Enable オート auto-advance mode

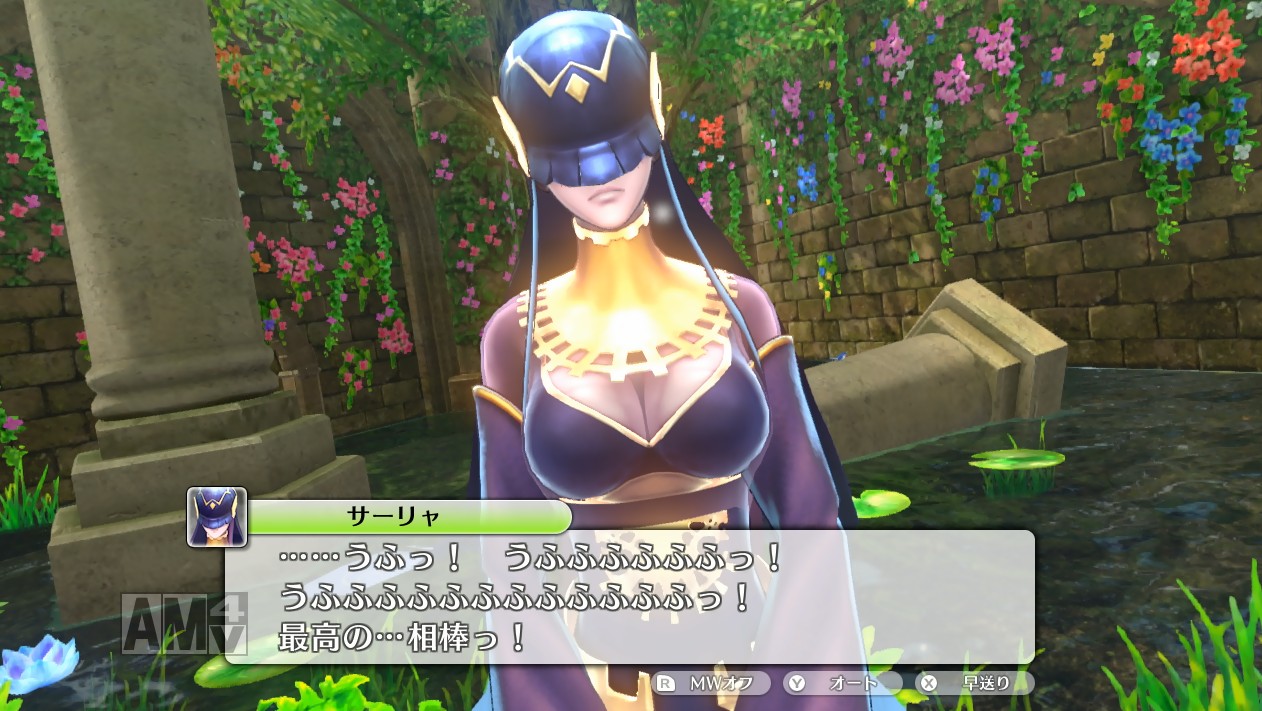coord(842,684)
